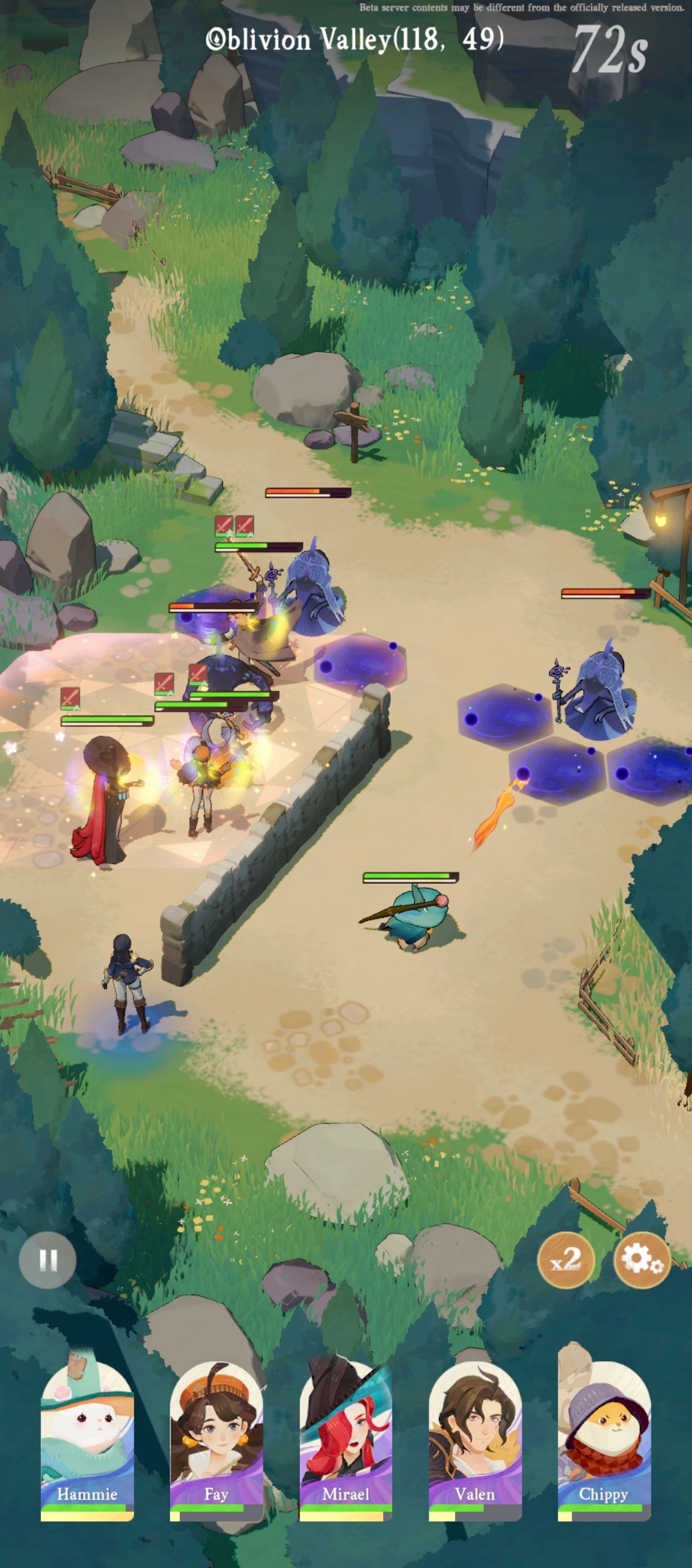692x1568 pixels.
Task: Open the battle settings gear
Action: click(x=642, y=1260)
